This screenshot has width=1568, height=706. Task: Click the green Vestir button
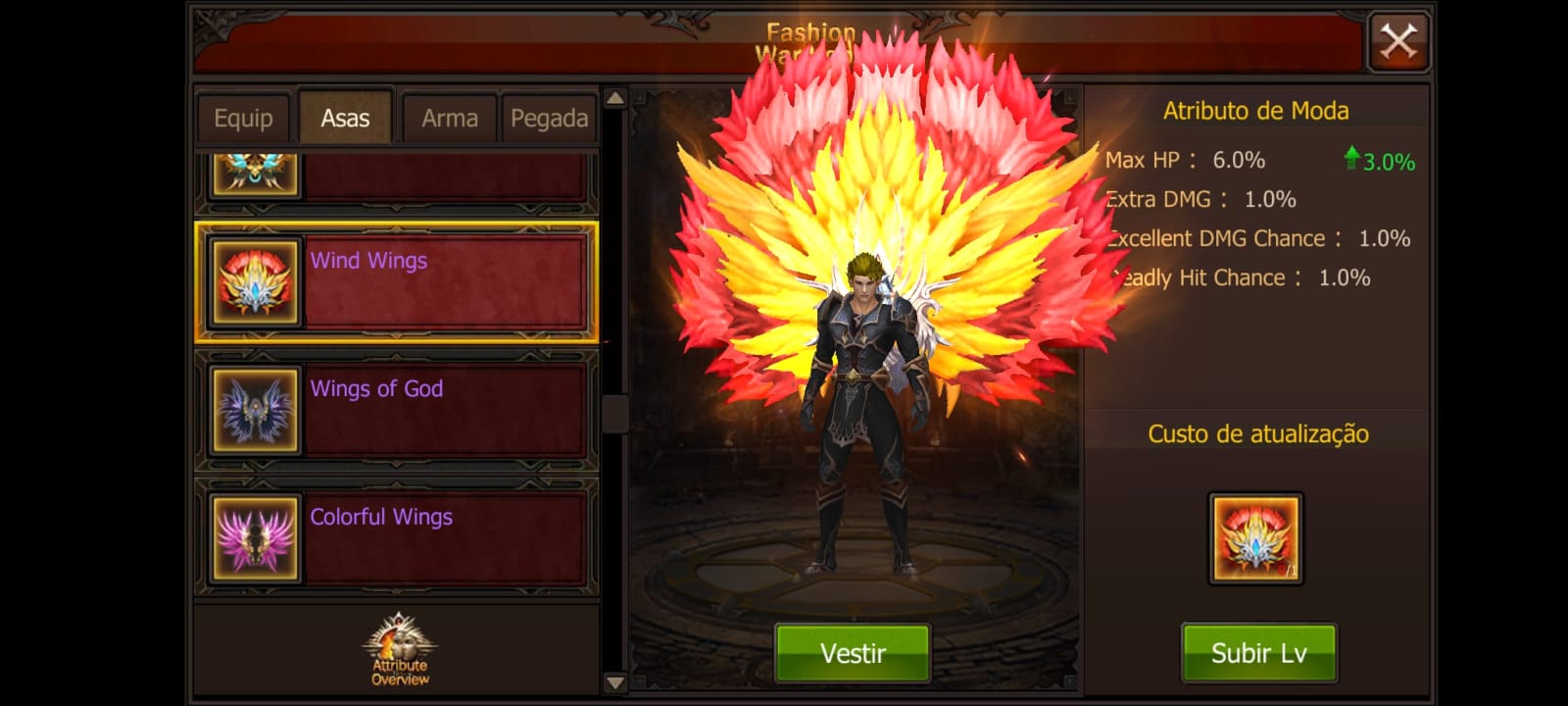point(853,653)
